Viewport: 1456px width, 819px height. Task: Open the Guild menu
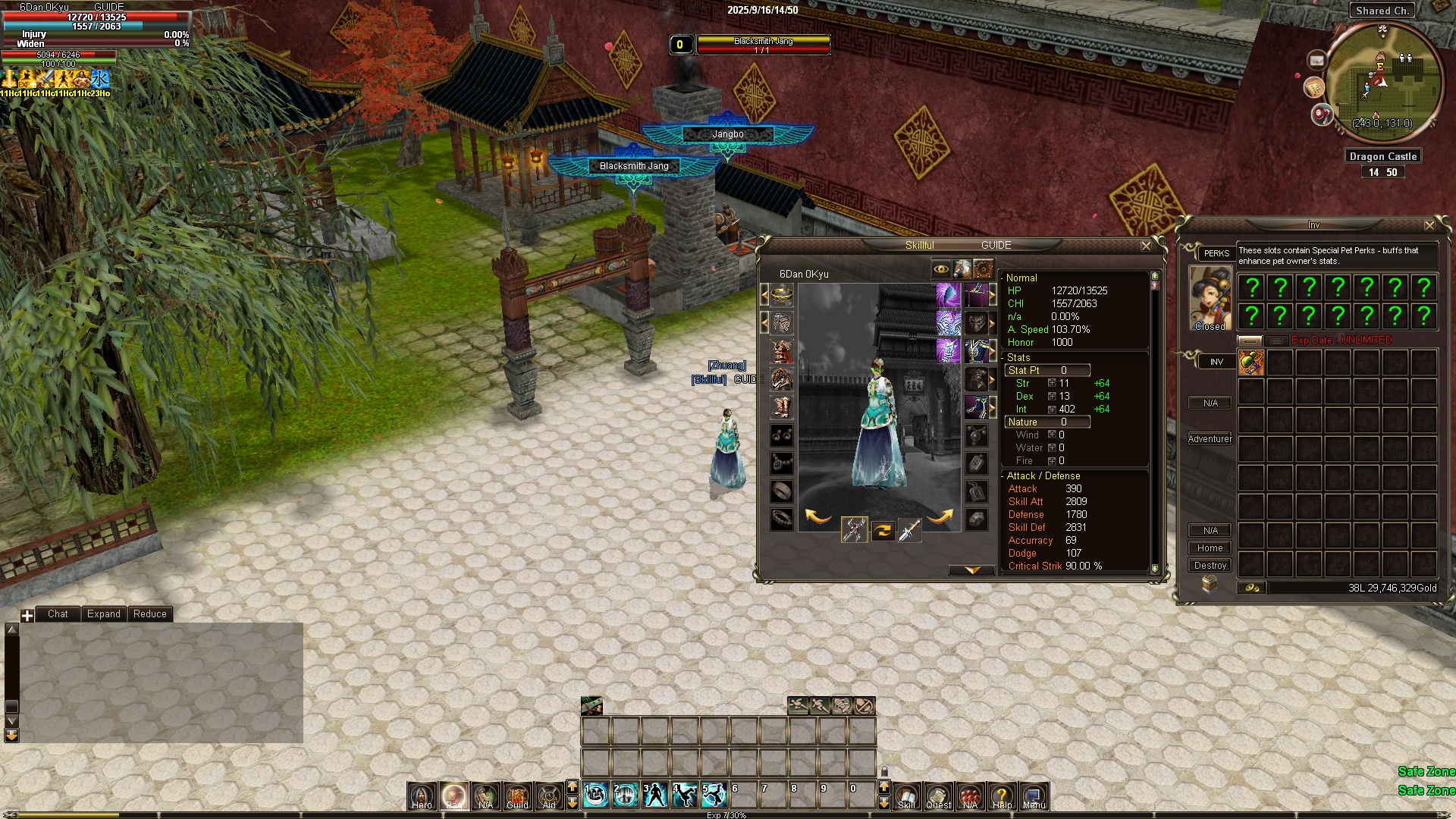click(x=517, y=795)
